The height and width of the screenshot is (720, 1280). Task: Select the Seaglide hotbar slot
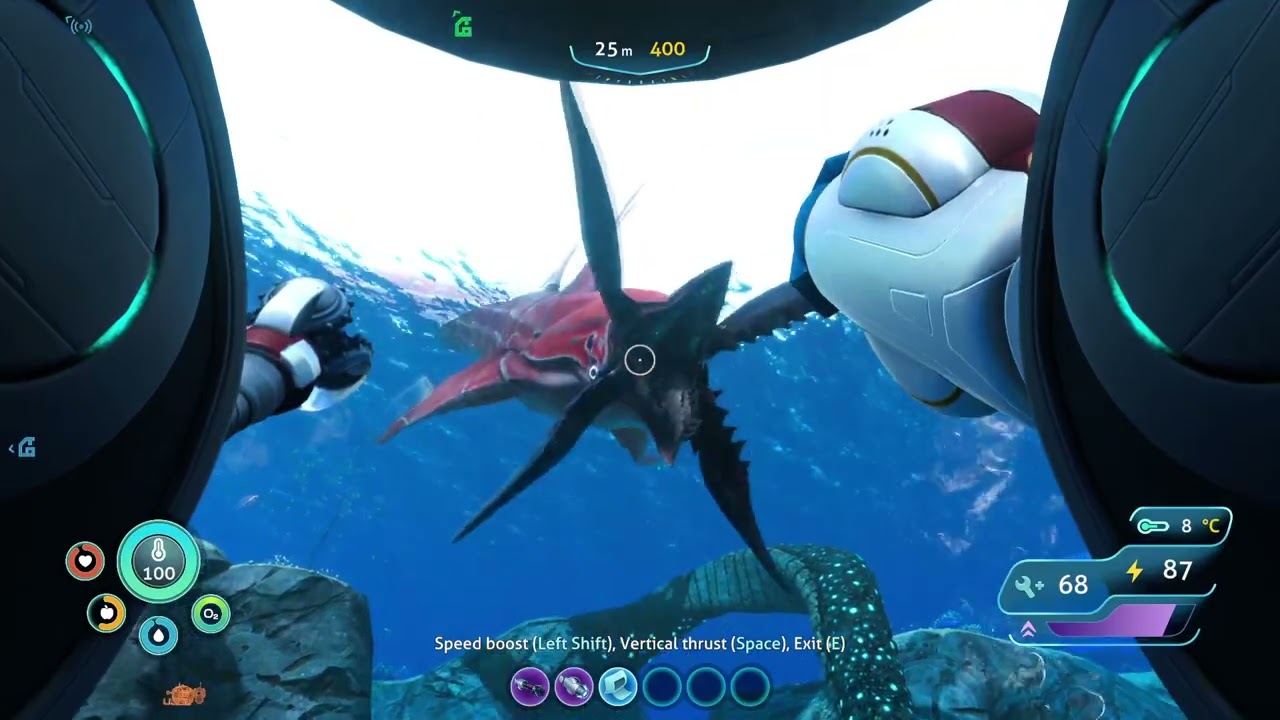point(574,687)
